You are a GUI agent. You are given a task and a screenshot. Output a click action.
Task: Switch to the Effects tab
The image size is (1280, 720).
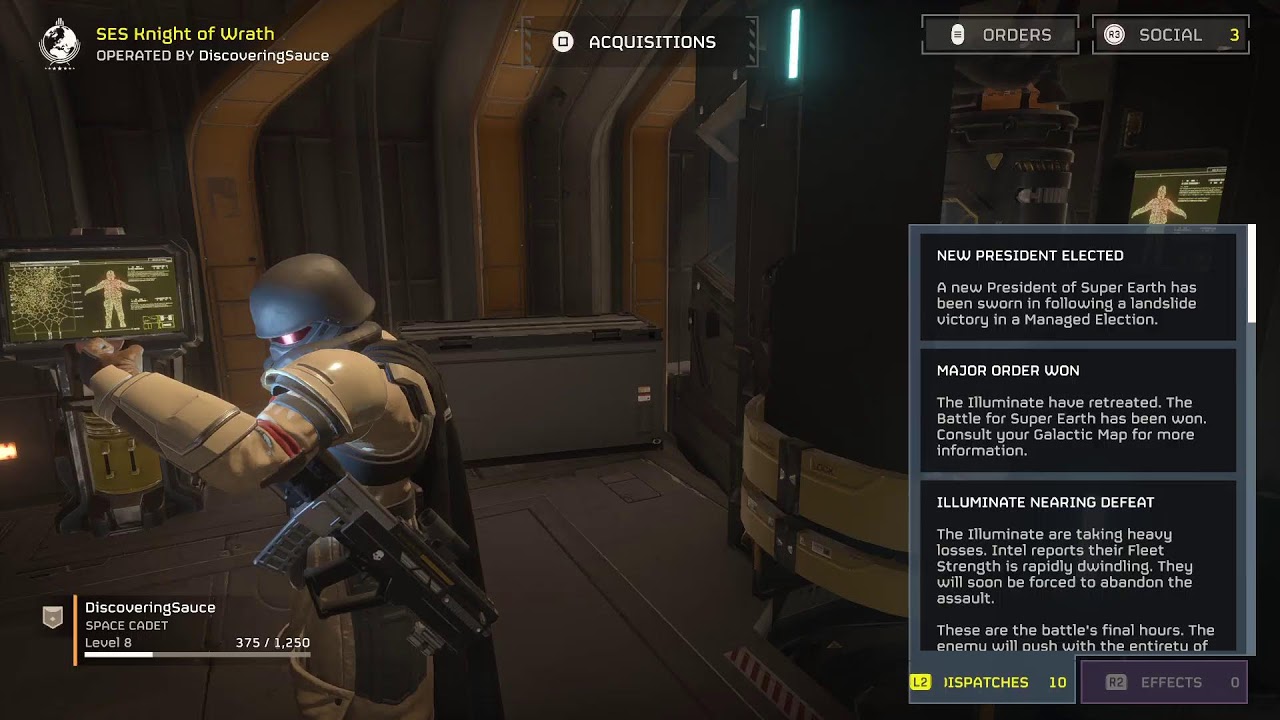1164,682
